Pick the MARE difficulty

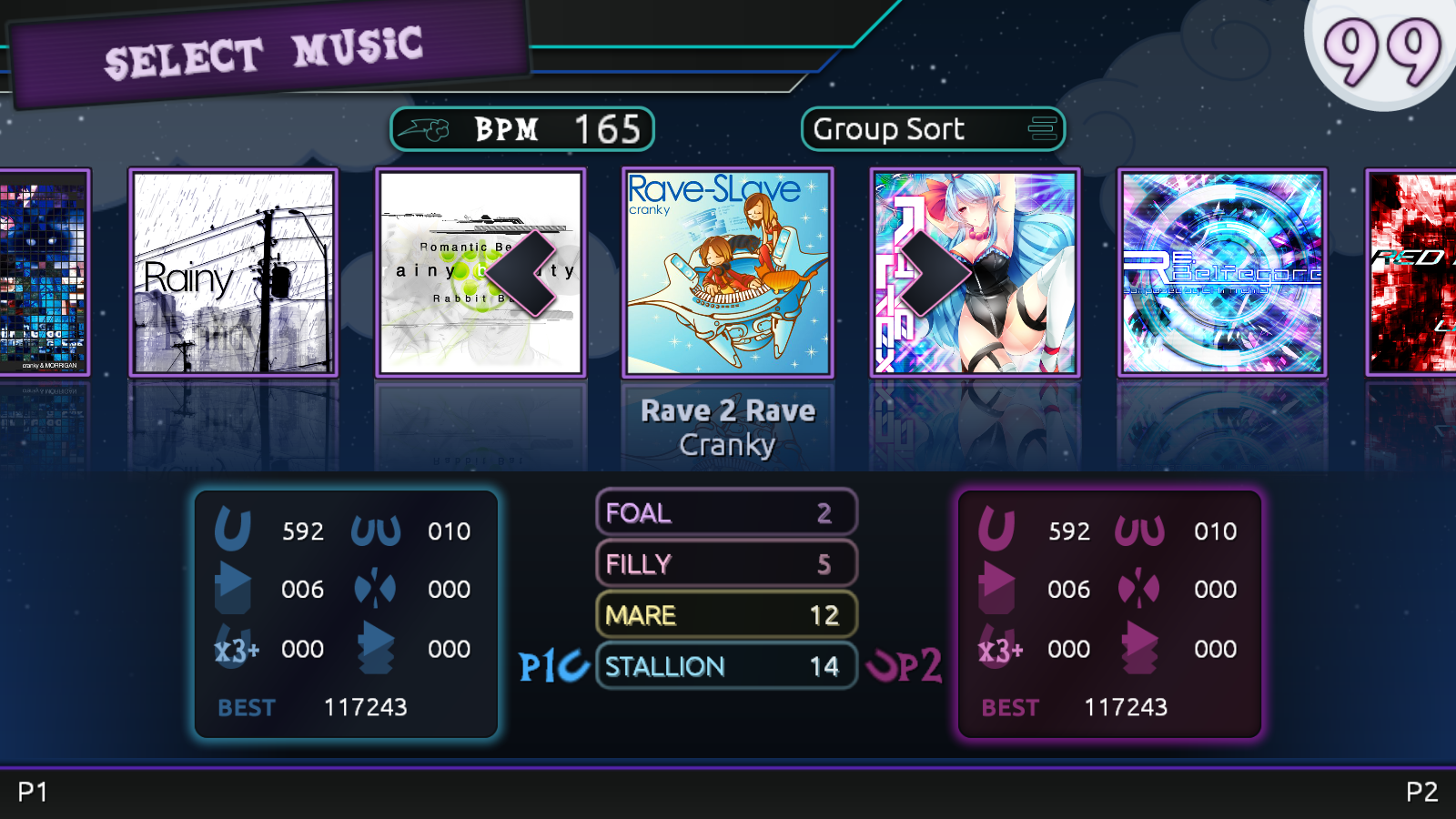pyautogui.click(x=726, y=615)
